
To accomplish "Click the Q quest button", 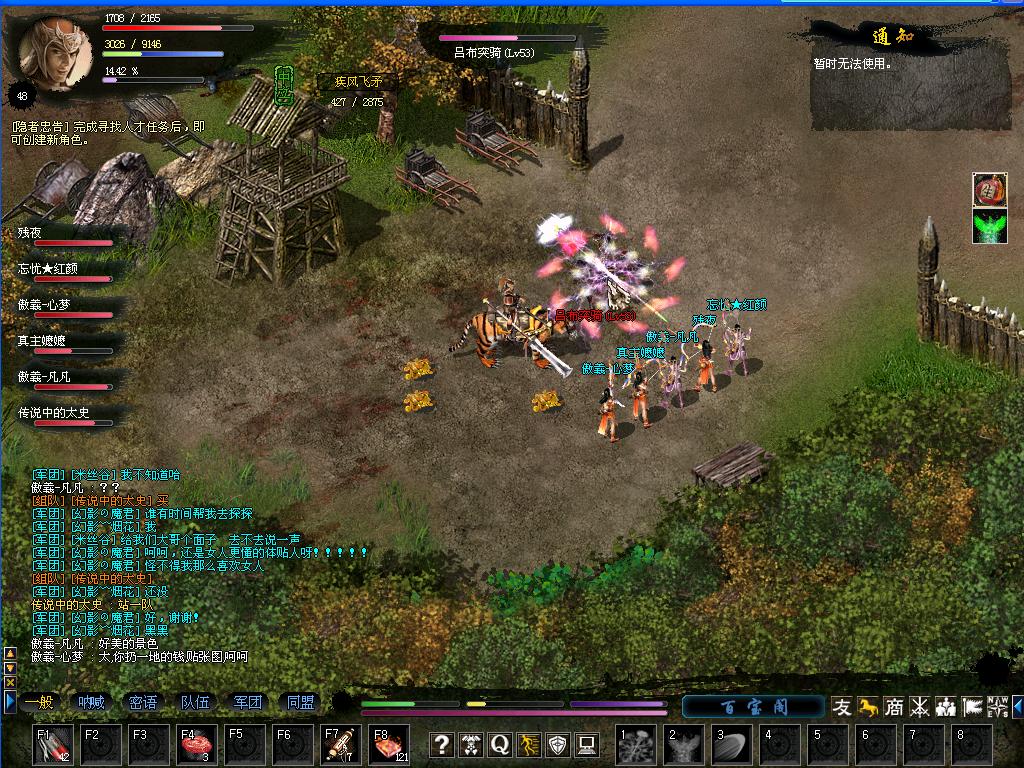I will (500, 744).
